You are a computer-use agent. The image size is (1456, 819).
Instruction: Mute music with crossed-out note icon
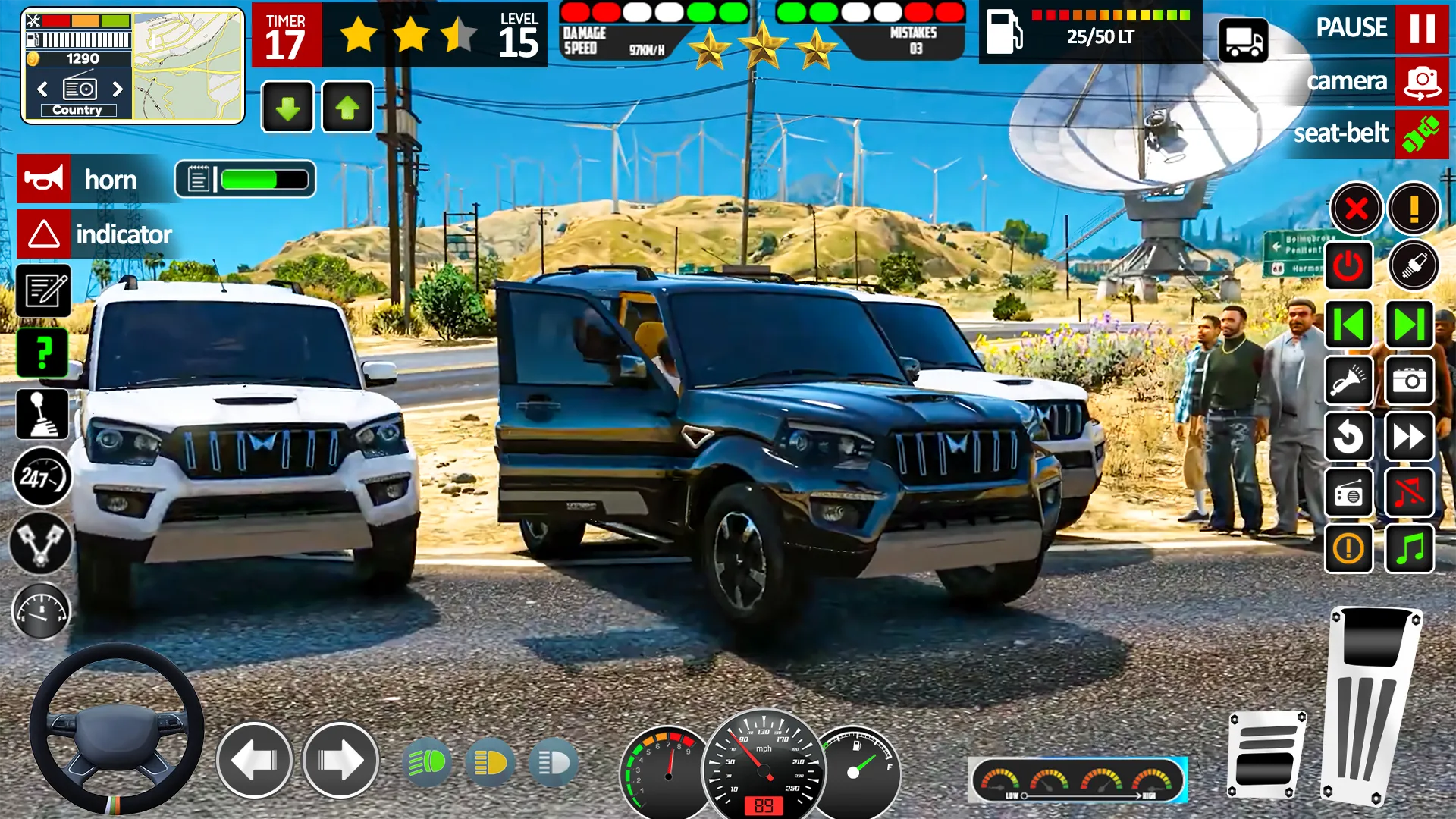click(x=1409, y=492)
